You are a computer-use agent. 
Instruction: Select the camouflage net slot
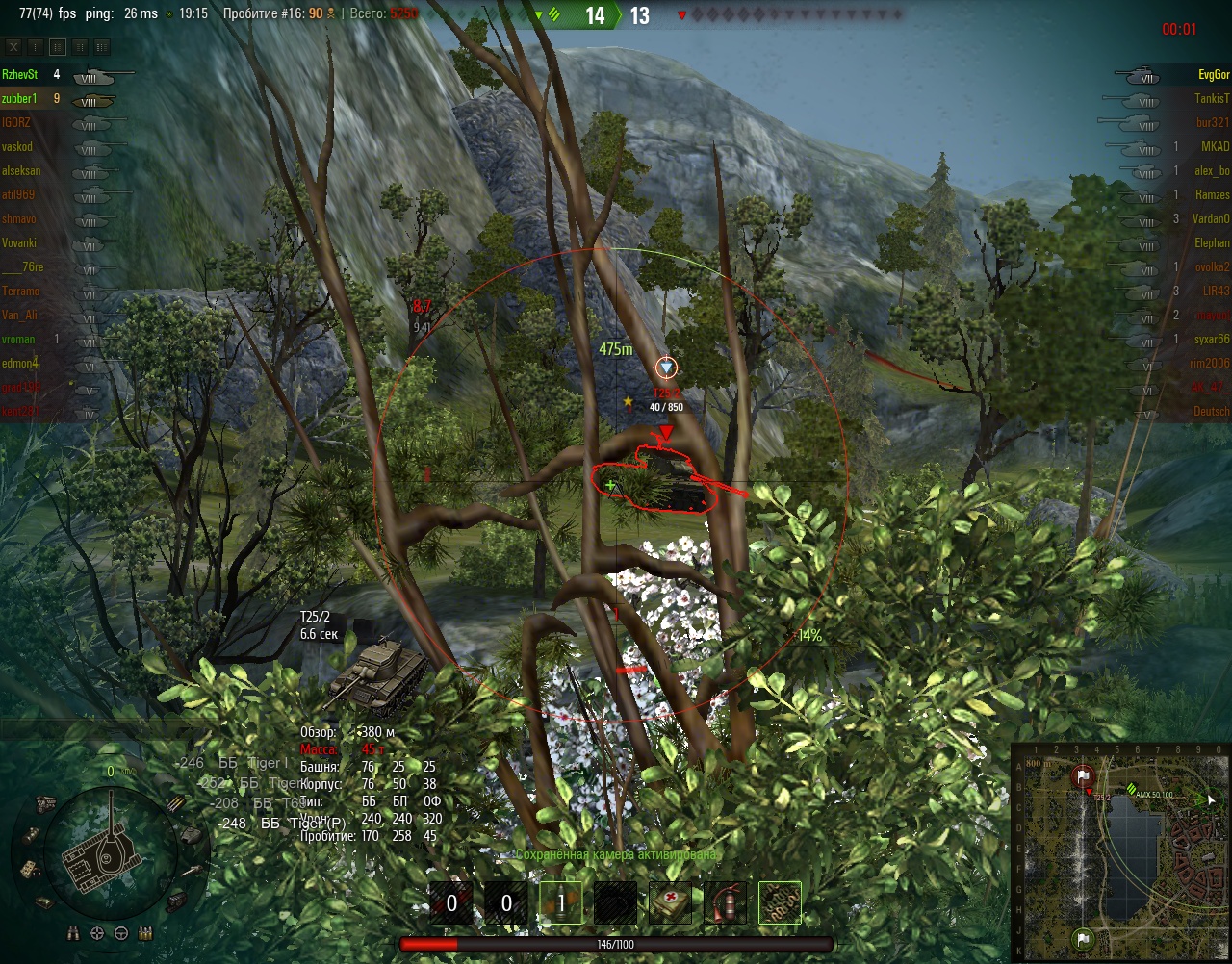(x=780, y=903)
